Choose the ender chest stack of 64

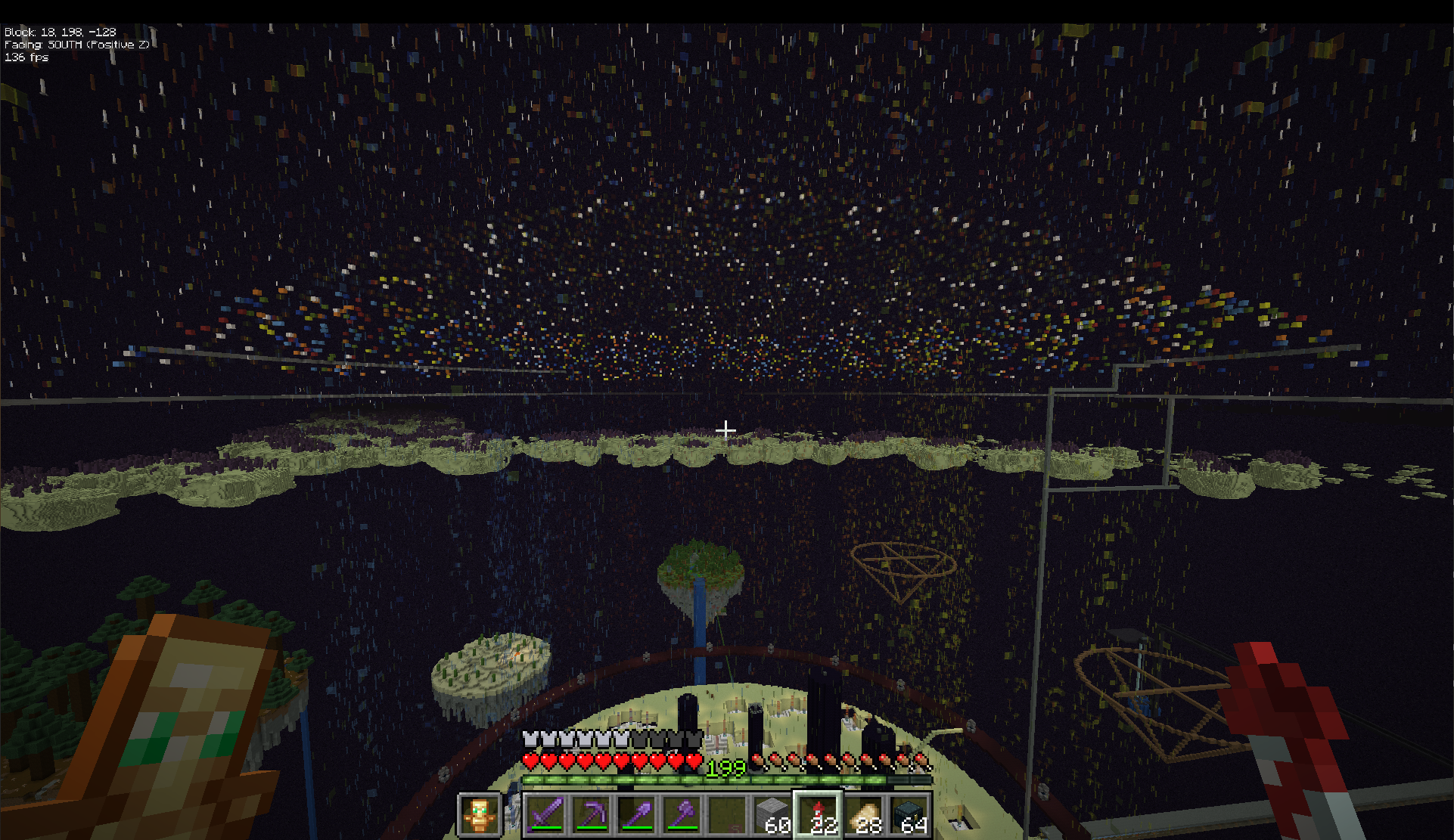point(908,815)
